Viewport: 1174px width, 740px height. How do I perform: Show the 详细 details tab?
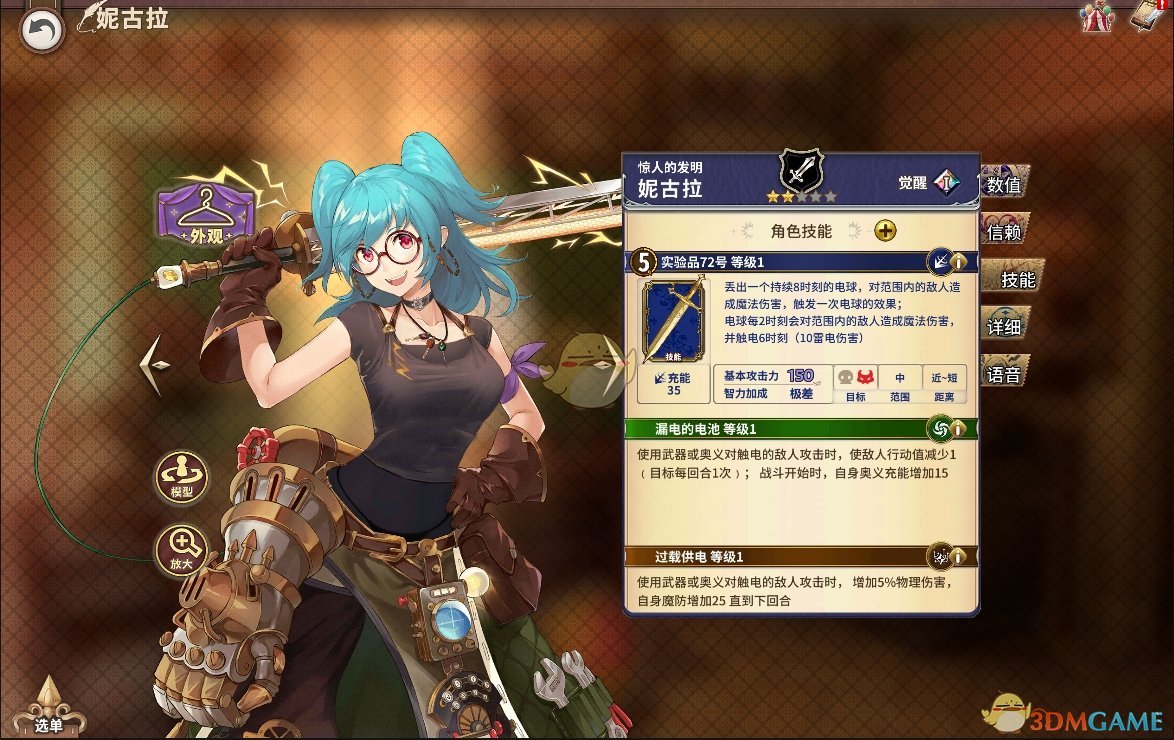click(1004, 328)
